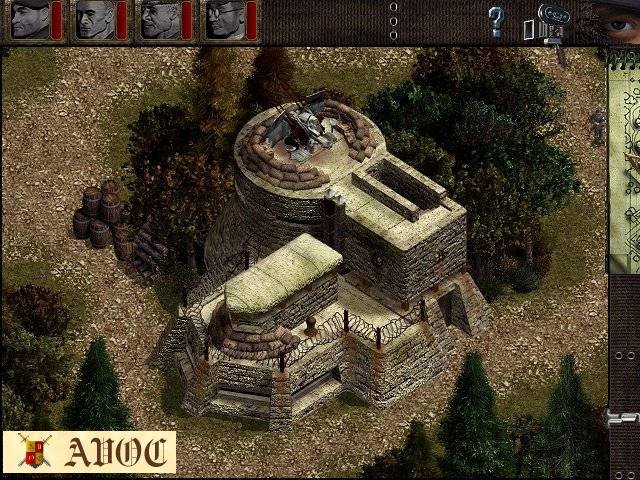Select the bare-headed commando portrait
The width and height of the screenshot is (640, 480).
pos(95,20)
